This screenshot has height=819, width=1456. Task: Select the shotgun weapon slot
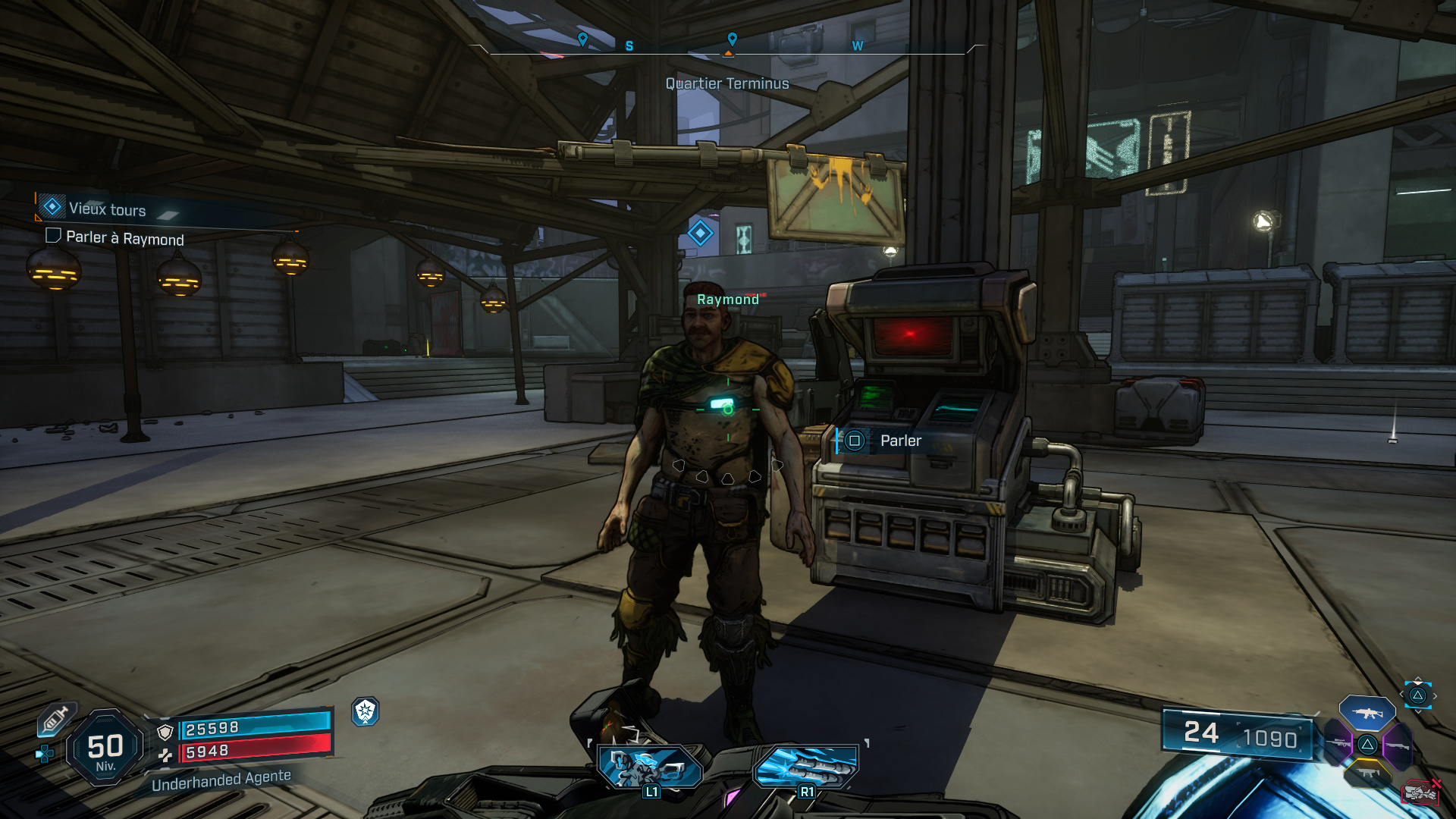tap(1399, 746)
